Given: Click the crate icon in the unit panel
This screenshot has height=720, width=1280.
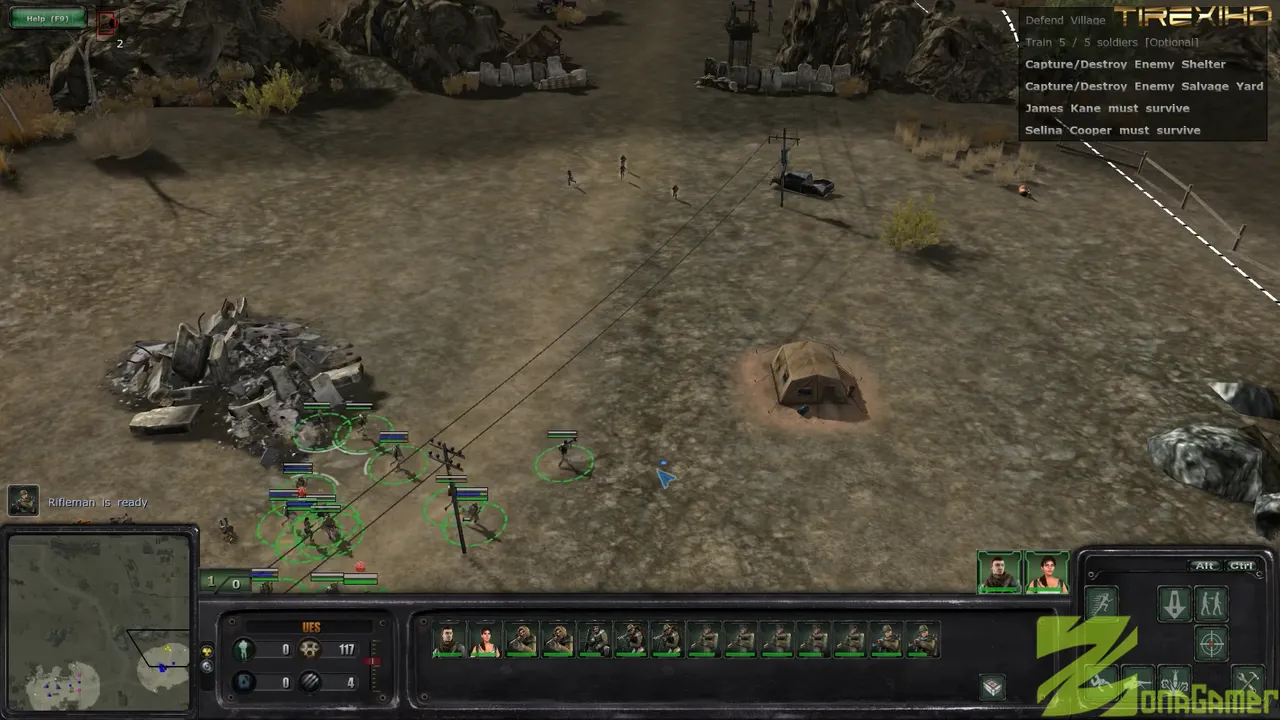Looking at the screenshot, I should click(x=992, y=686).
